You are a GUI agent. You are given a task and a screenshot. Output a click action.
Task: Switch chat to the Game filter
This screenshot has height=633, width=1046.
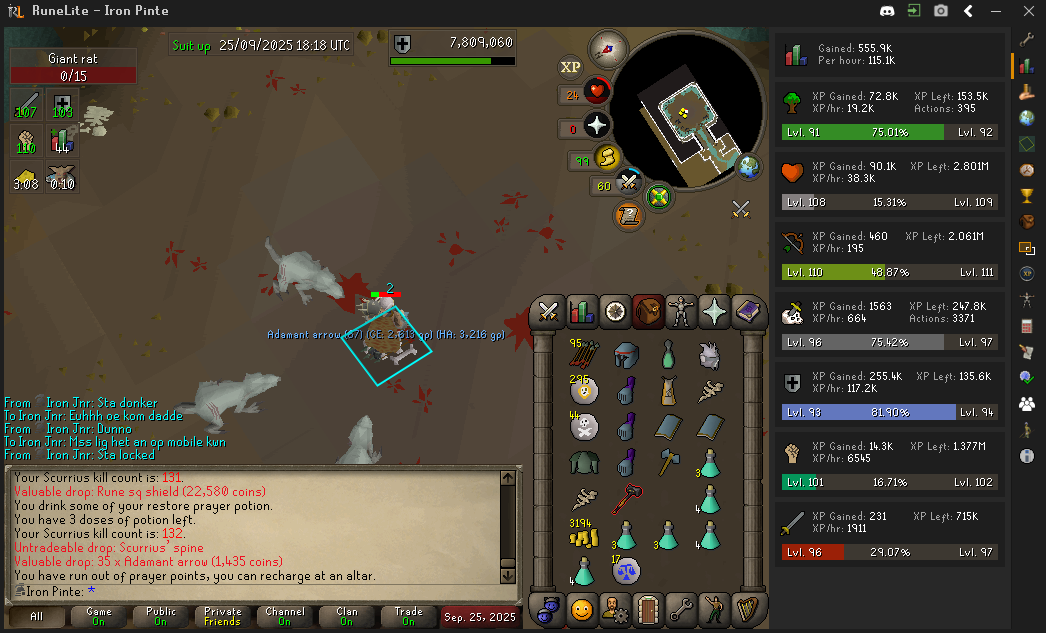pyautogui.click(x=98, y=616)
